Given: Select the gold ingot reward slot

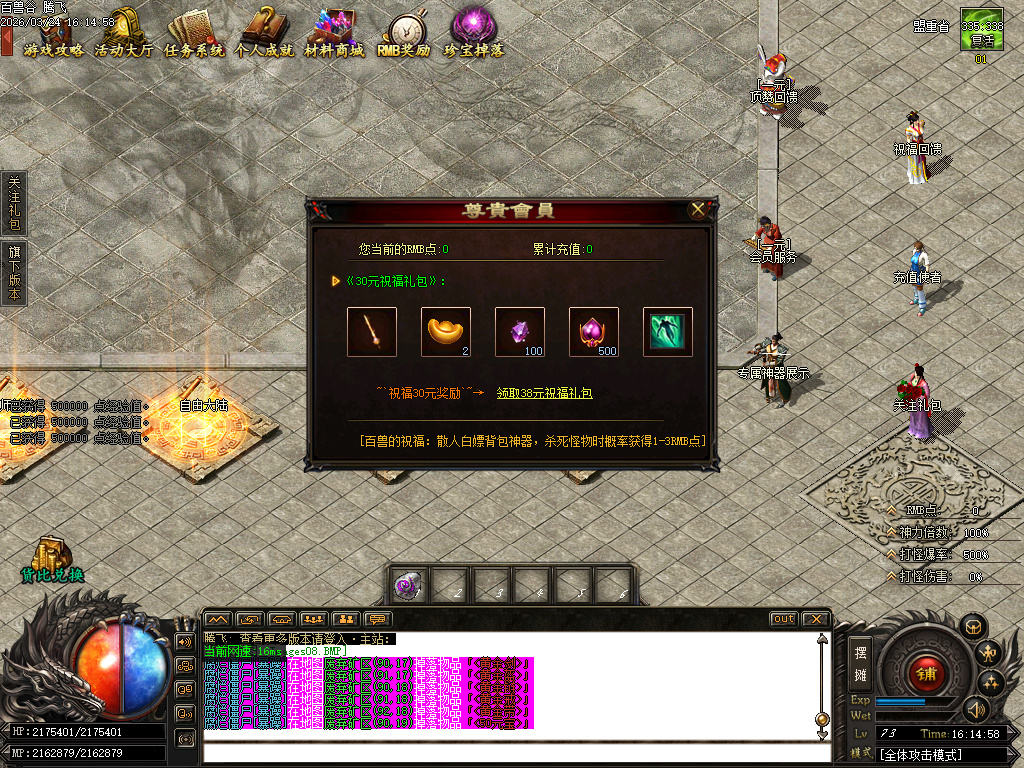Looking at the screenshot, I should click(446, 332).
